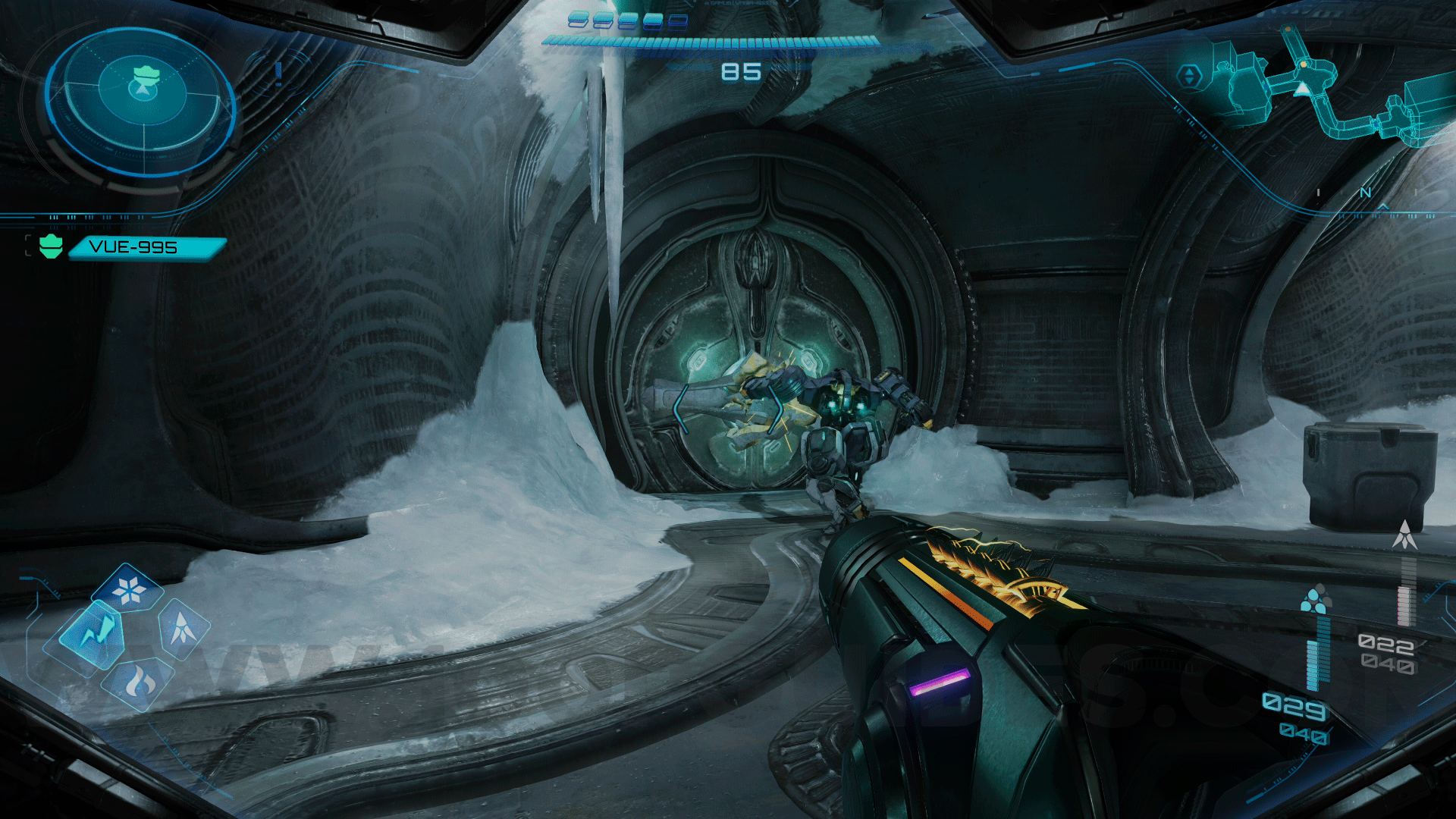Click the missile icon above the ammo gauge

(1404, 535)
